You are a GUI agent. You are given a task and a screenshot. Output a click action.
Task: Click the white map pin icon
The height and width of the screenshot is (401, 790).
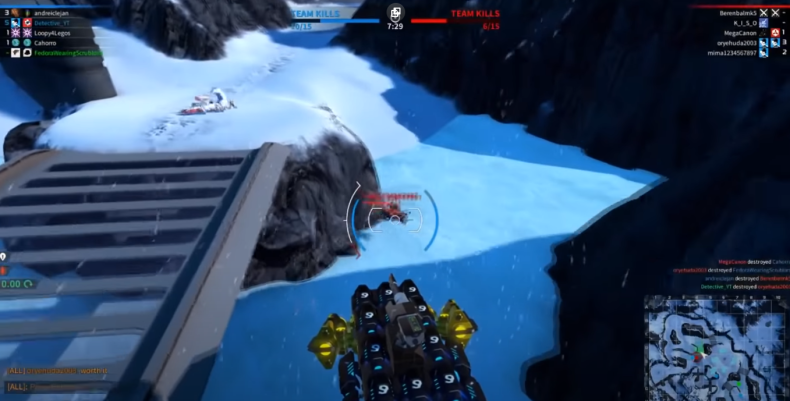[4, 257]
